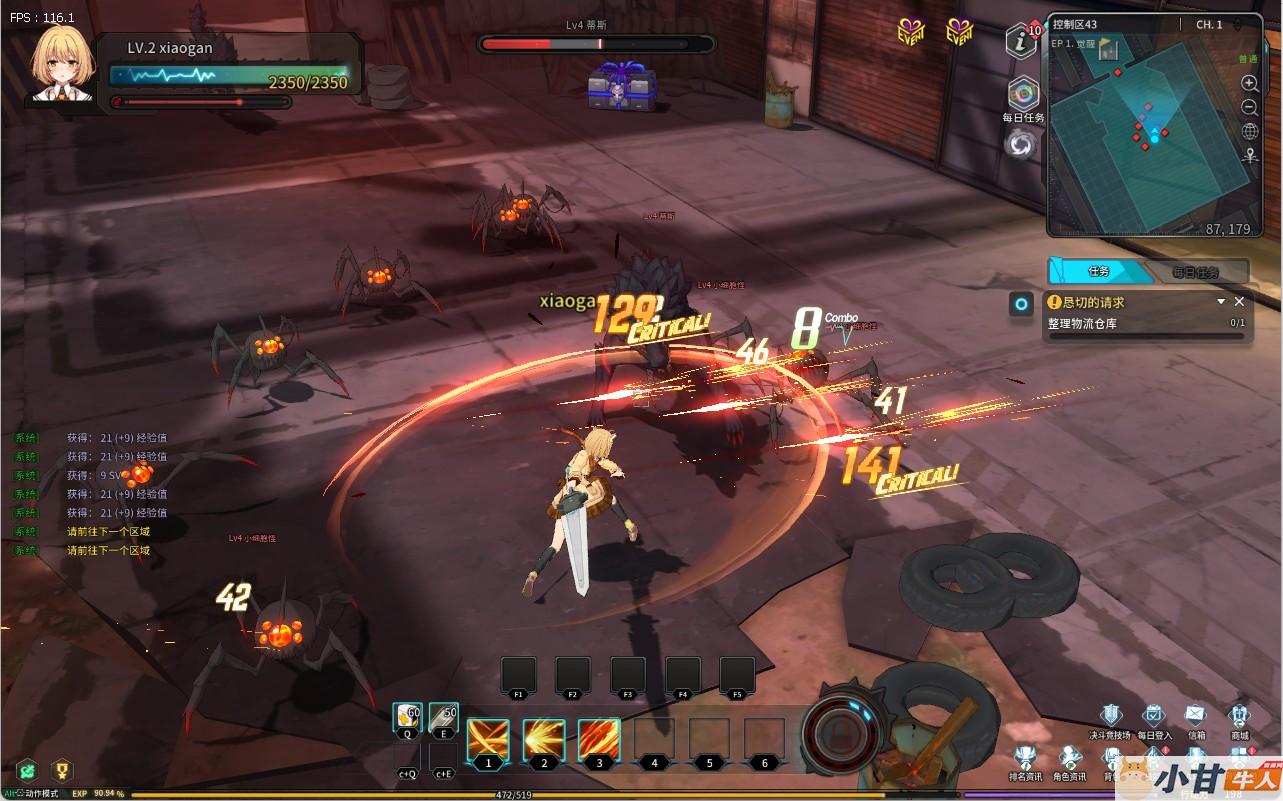Activate the skill in hotbar slot 1
This screenshot has height=801, width=1283.
(488, 741)
